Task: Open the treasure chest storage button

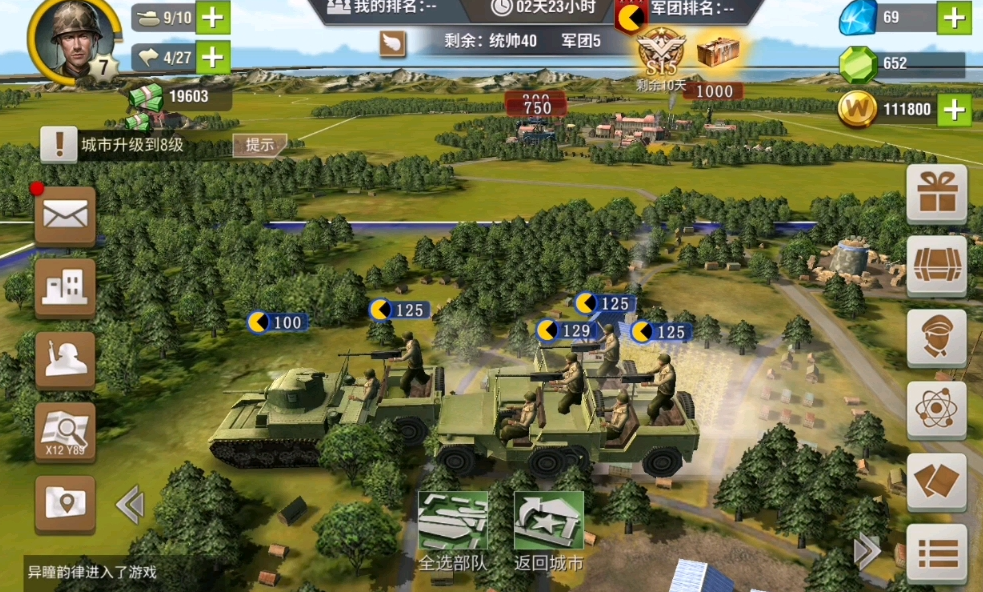Action: click(937, 265)
